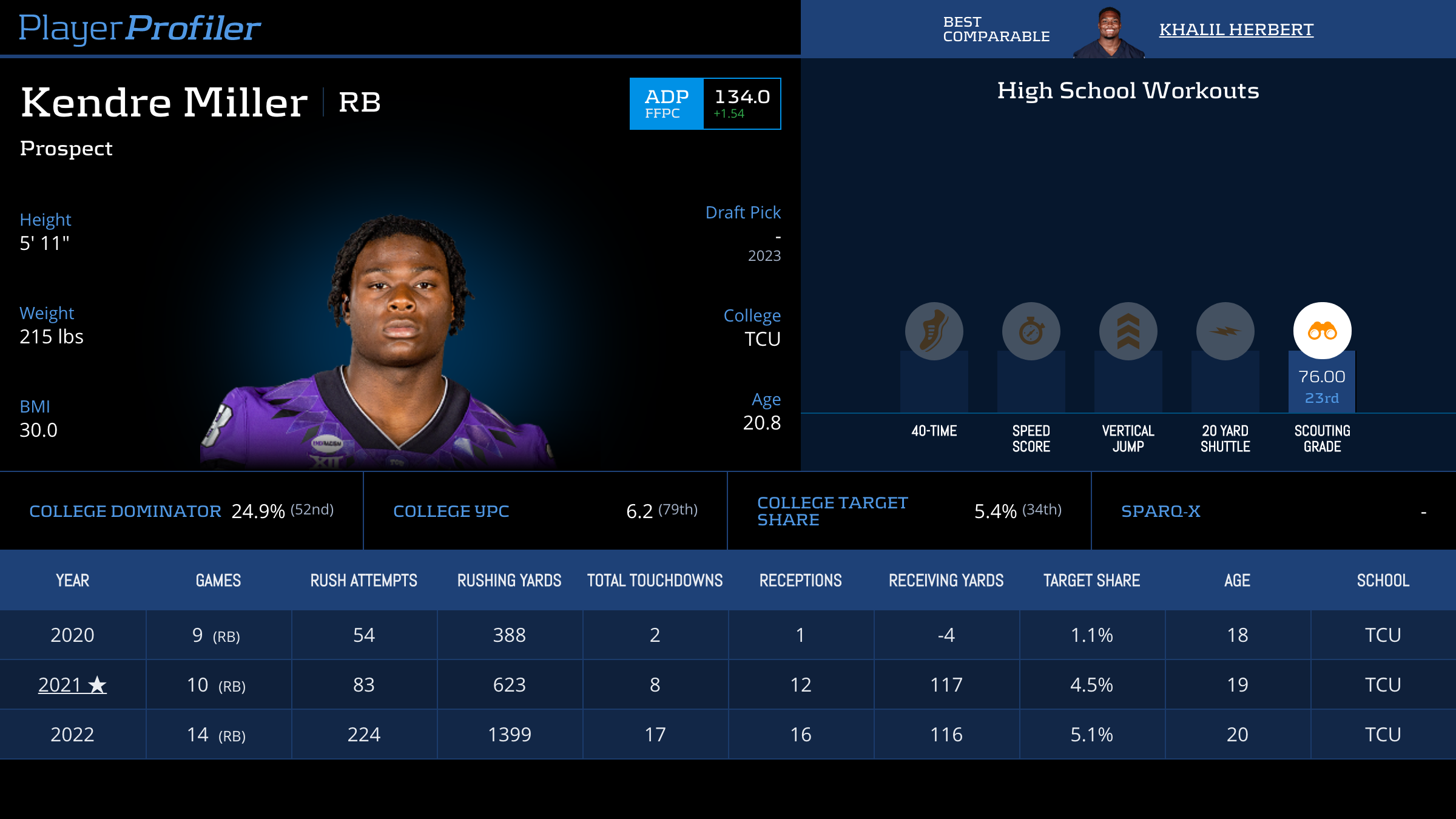Select the Vertical Jump chevrons icon
The width and height of the screenshot is (1456, 819).
pos(1128,331)
